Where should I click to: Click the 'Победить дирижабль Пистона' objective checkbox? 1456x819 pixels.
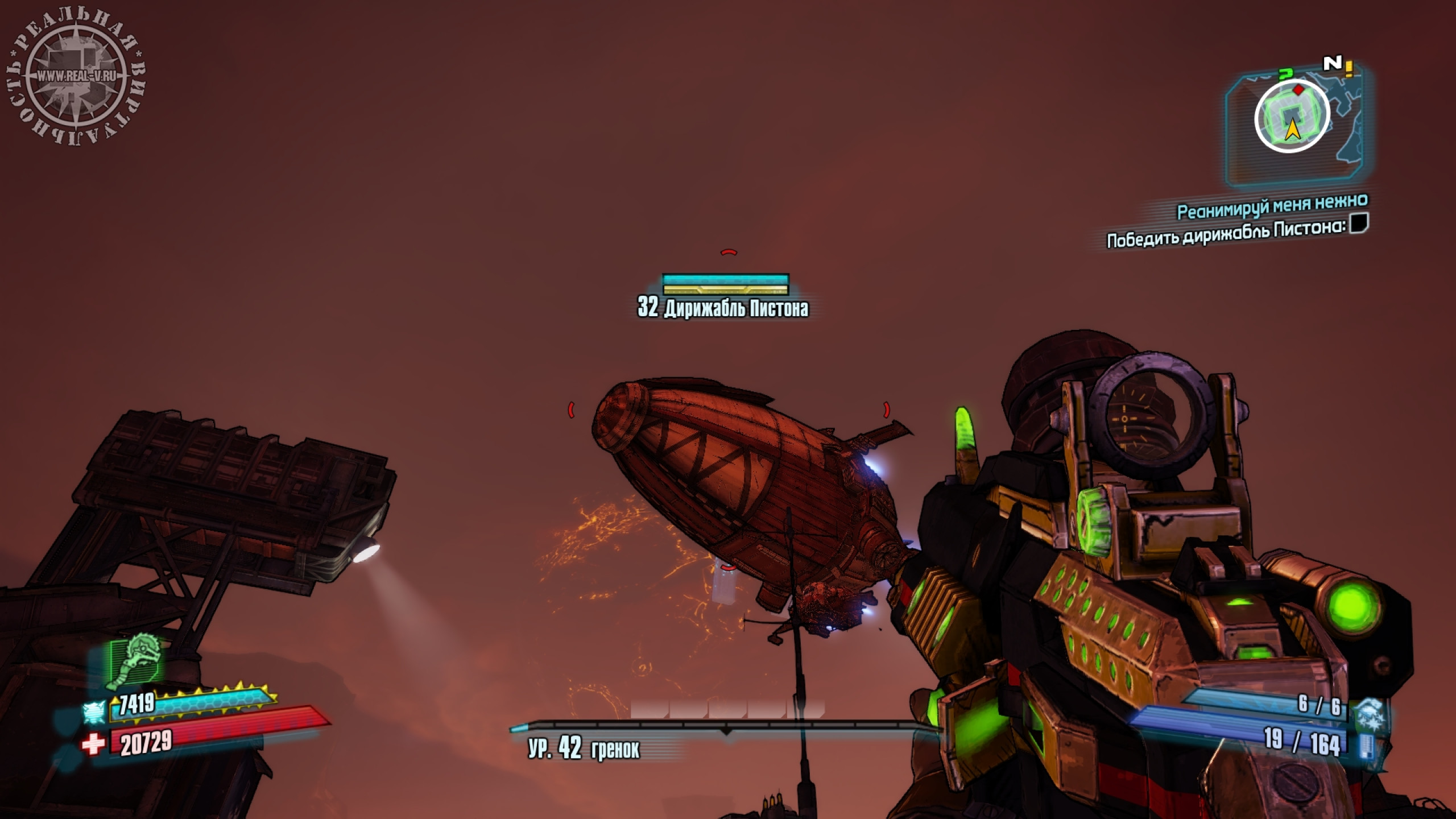point(1359,223)
